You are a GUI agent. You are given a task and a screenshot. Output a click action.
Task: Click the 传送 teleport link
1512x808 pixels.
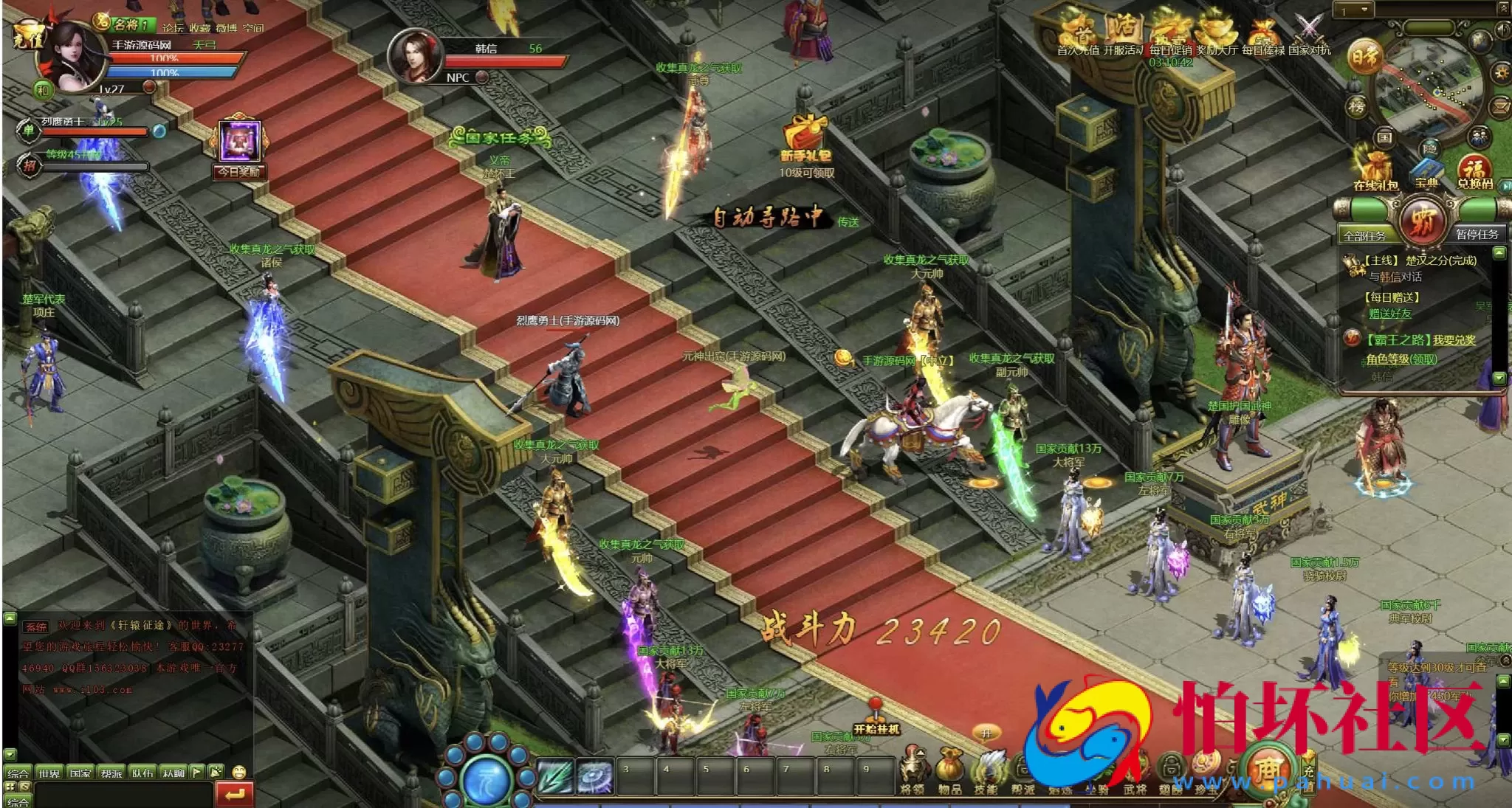(x=848, y=221)
